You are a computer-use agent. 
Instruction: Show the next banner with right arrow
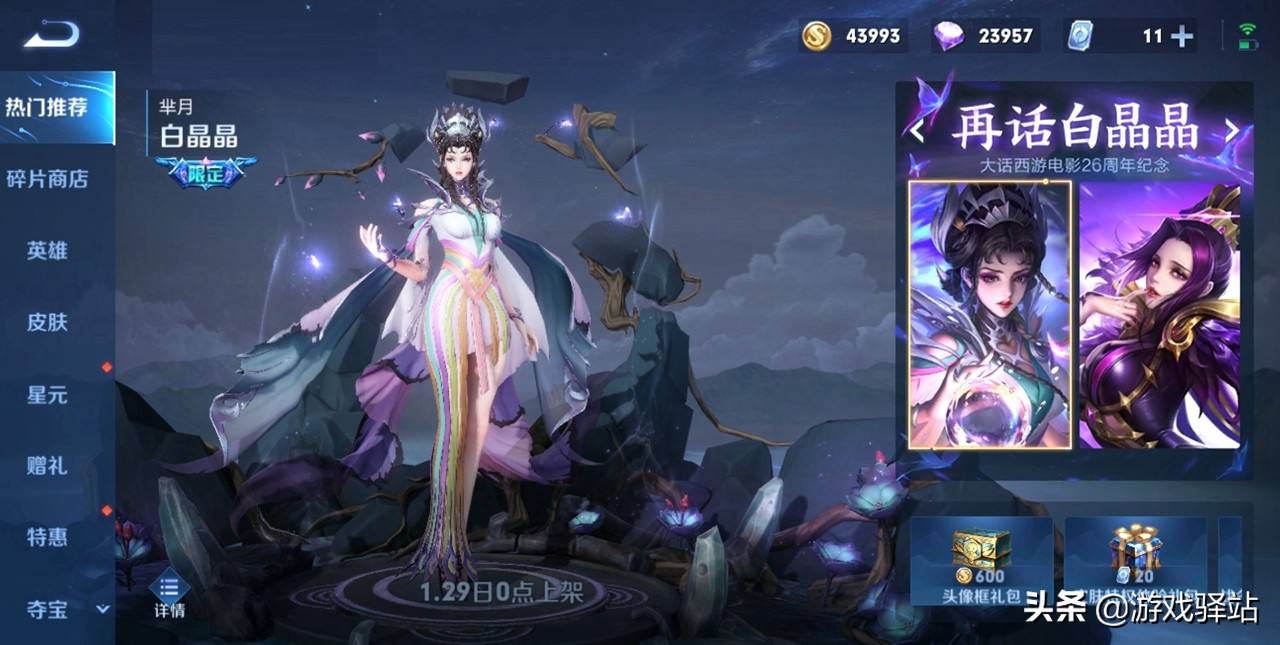coord(1232,130)
